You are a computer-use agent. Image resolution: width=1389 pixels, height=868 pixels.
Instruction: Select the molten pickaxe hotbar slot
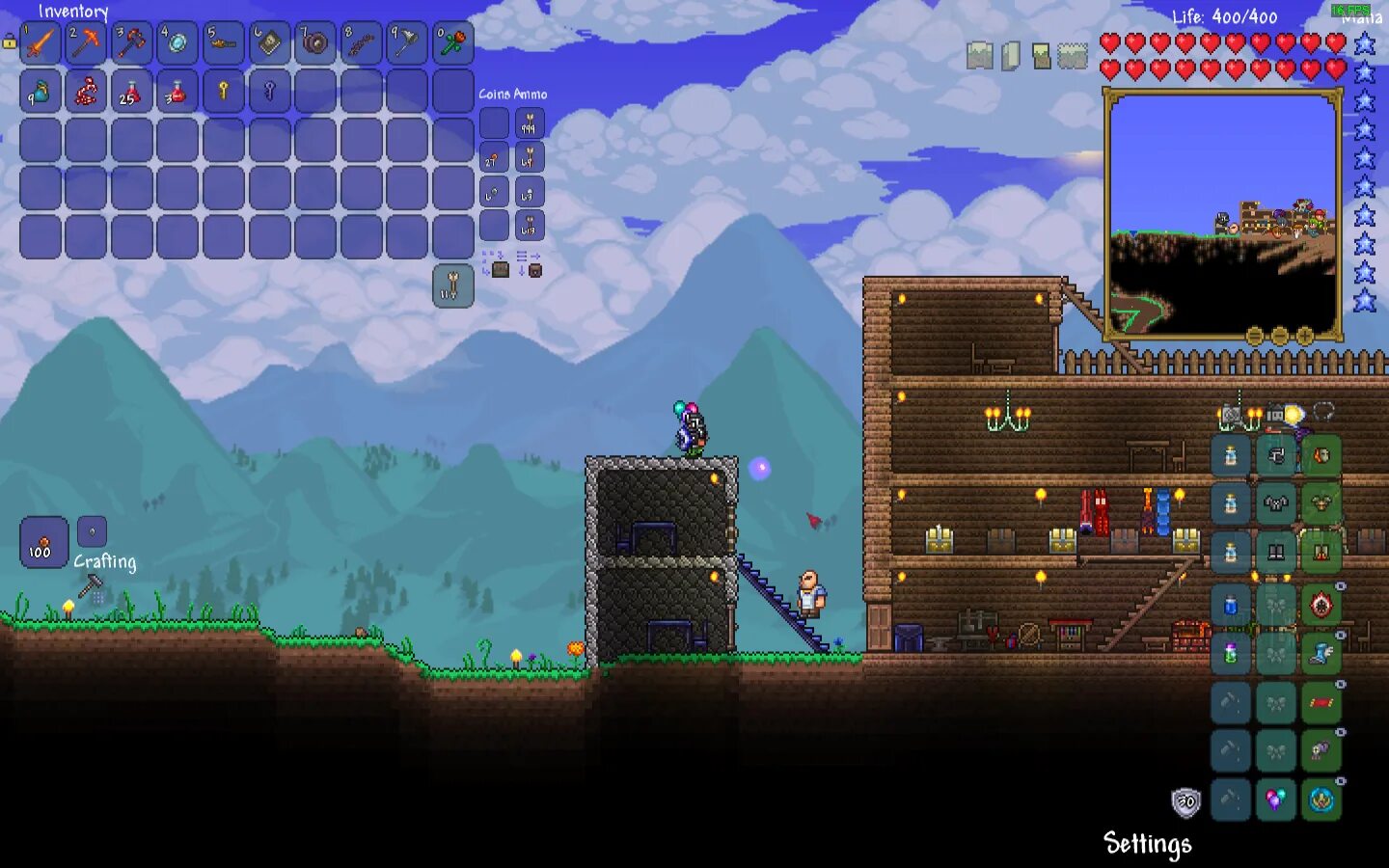(87, 43)
